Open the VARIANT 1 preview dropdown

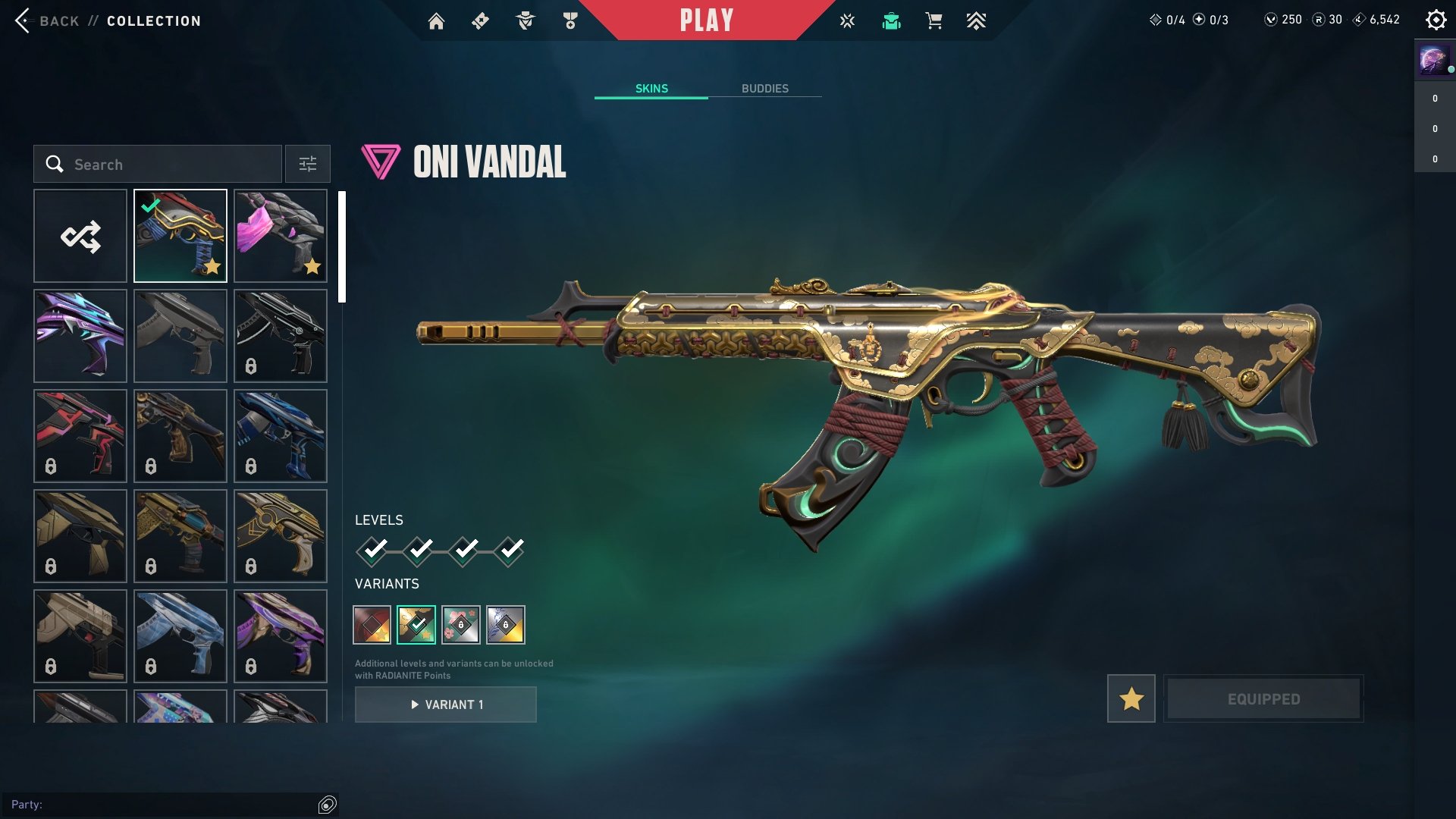coord(445,704)
